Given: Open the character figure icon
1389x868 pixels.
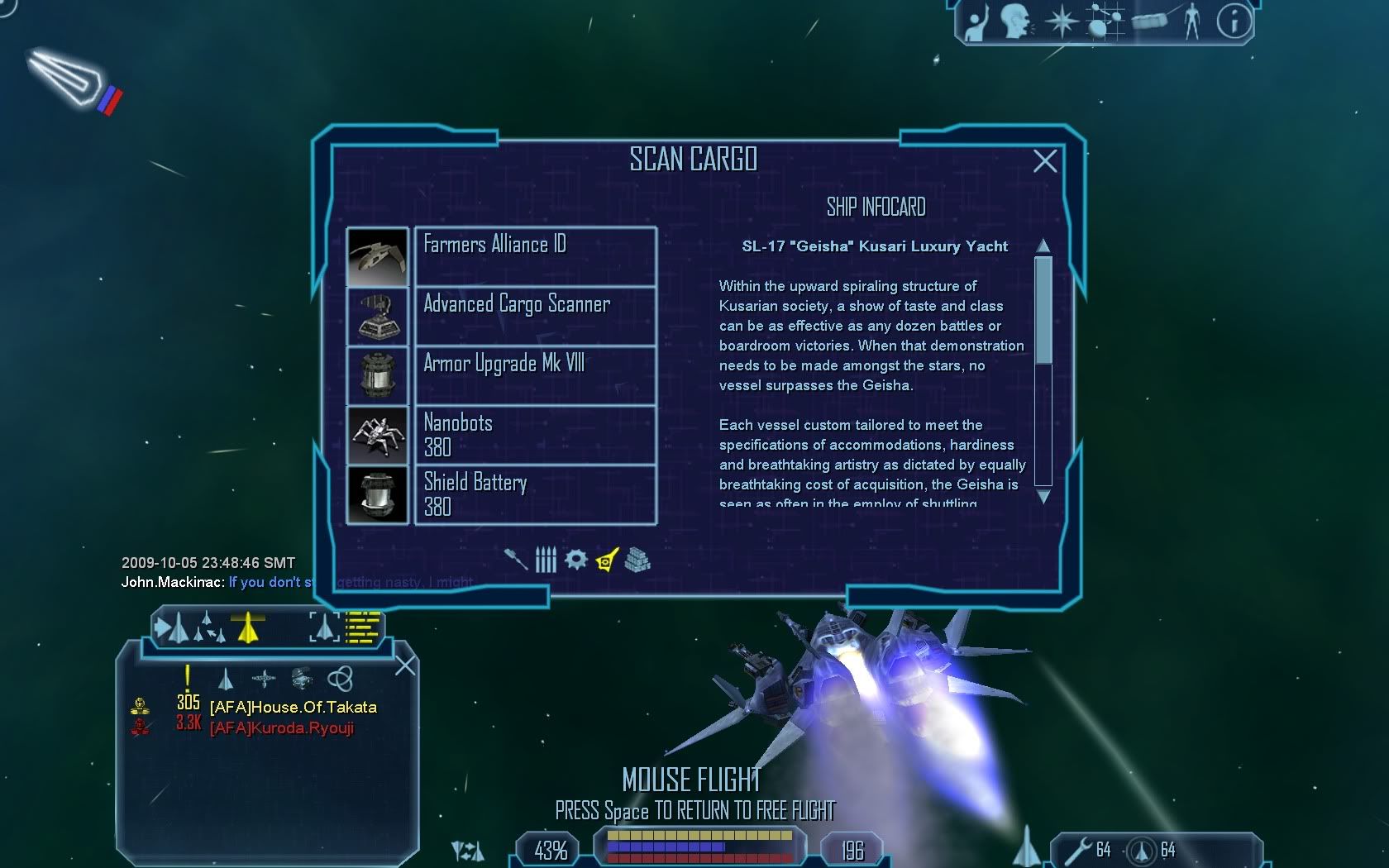Looking at the screenshot, I should click(1191, 21).
